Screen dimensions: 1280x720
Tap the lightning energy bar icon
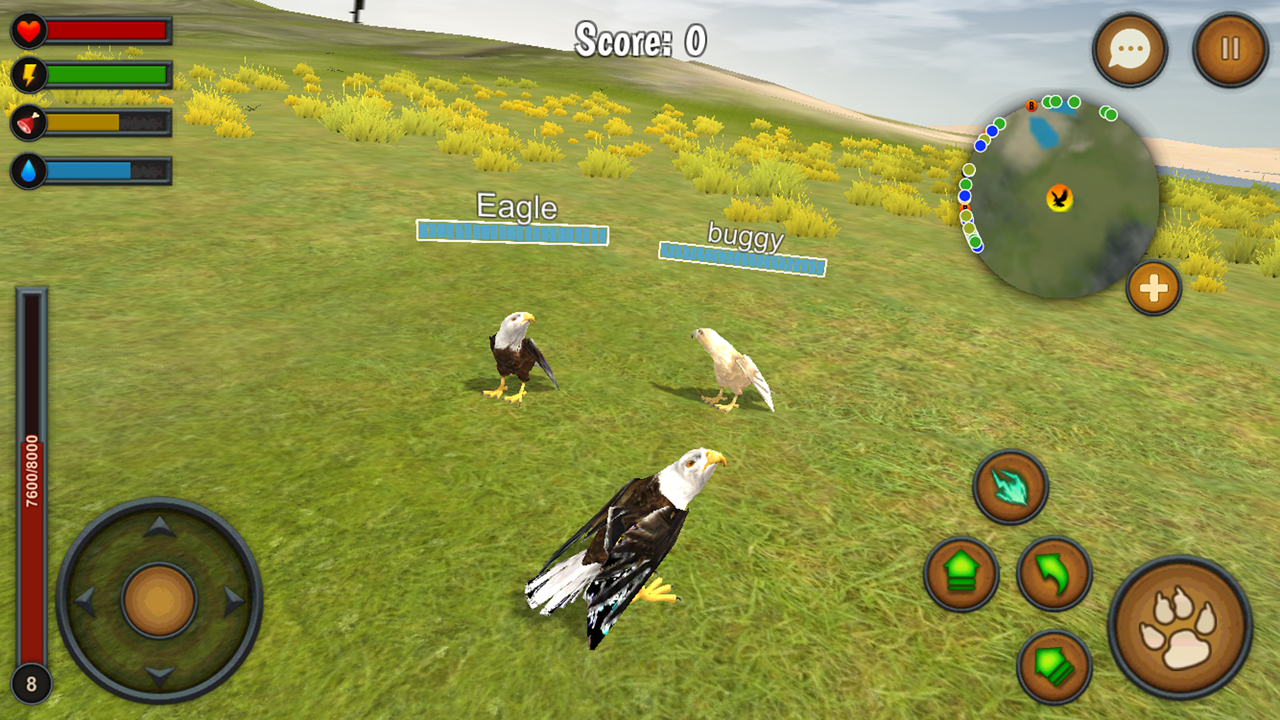click(x=27, y=72)
